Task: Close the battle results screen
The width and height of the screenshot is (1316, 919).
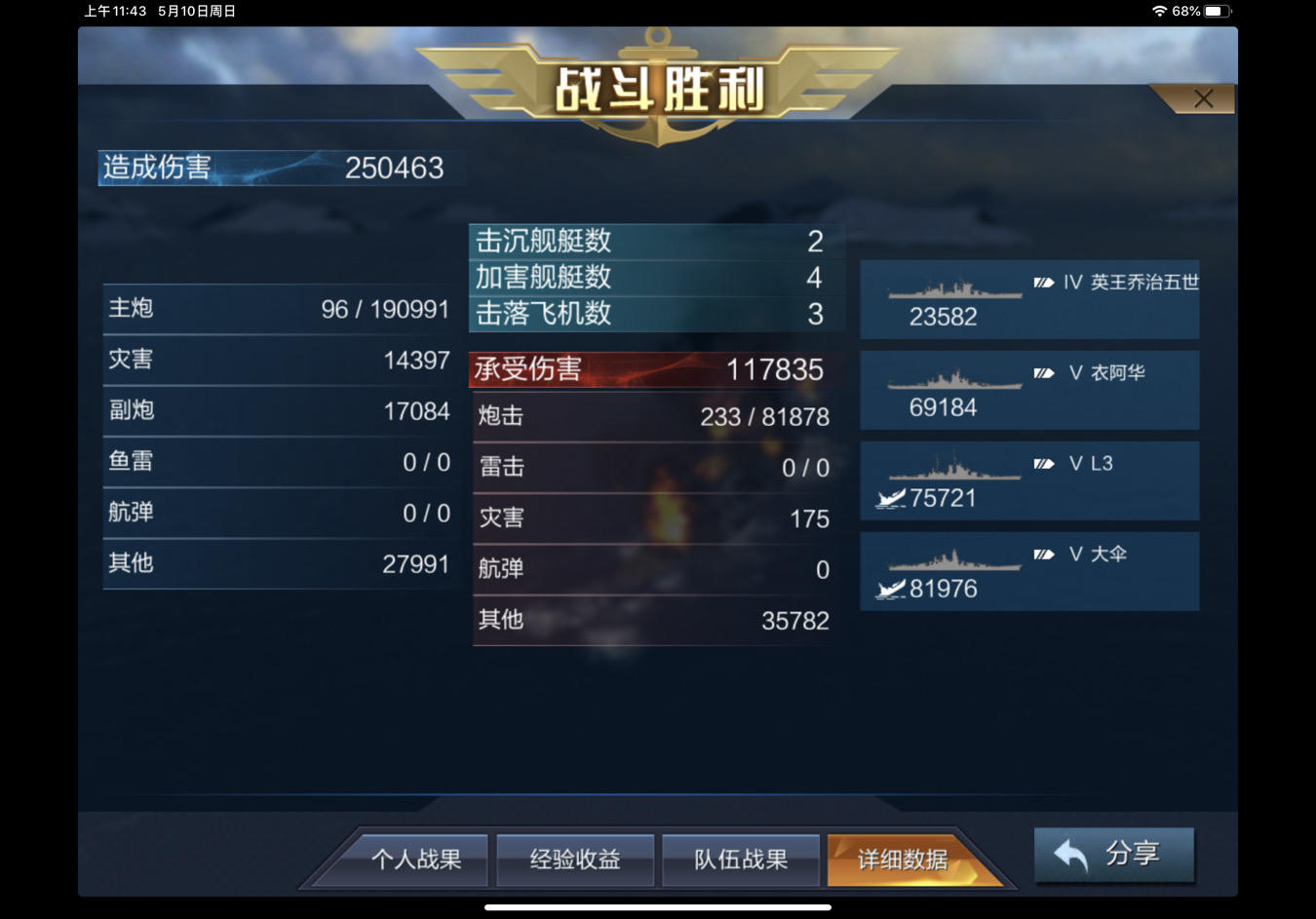Action: click(1202, 97)
